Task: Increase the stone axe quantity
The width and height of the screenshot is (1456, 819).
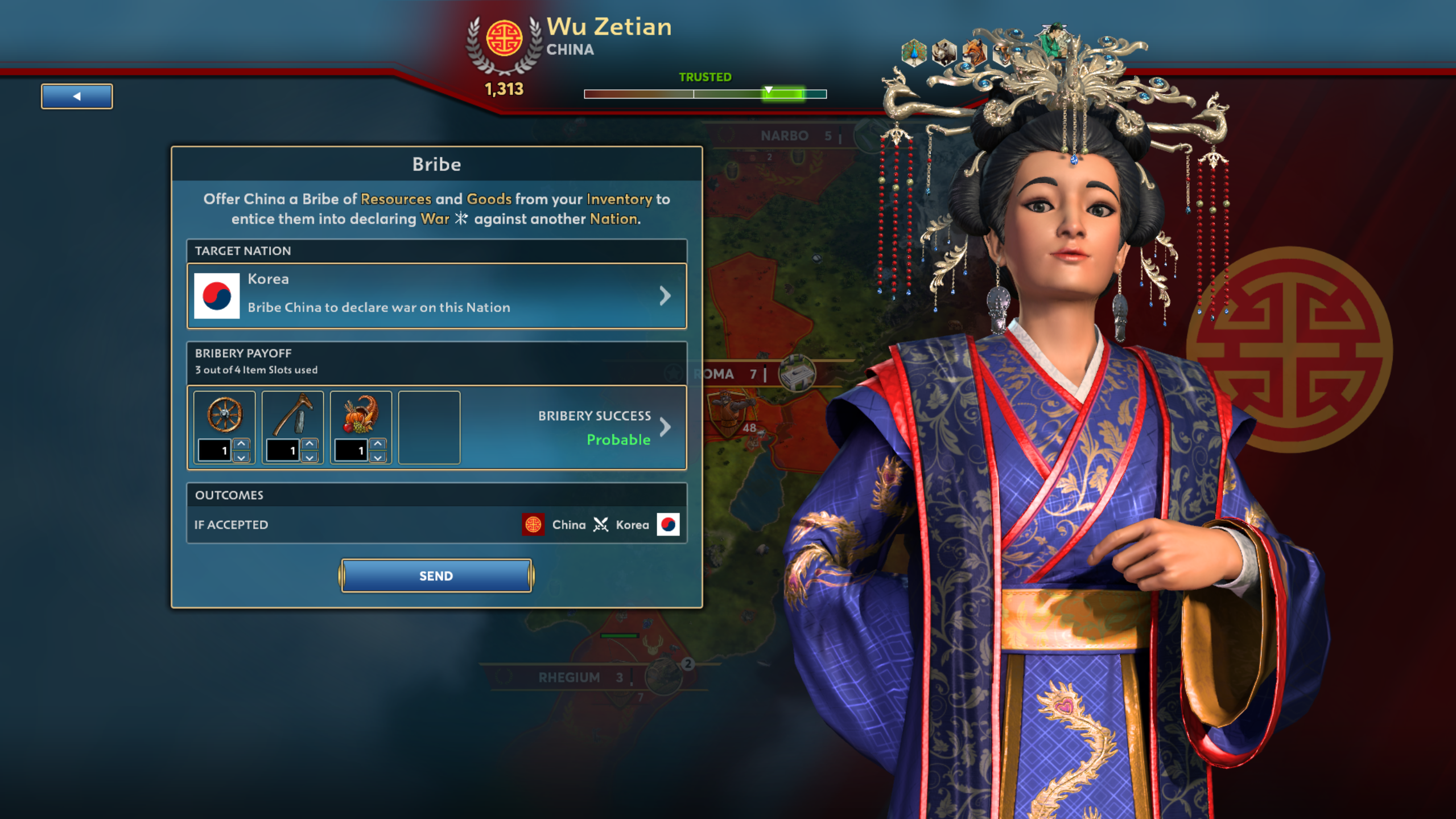Action: pyautogui.click(x=310, y=444)
